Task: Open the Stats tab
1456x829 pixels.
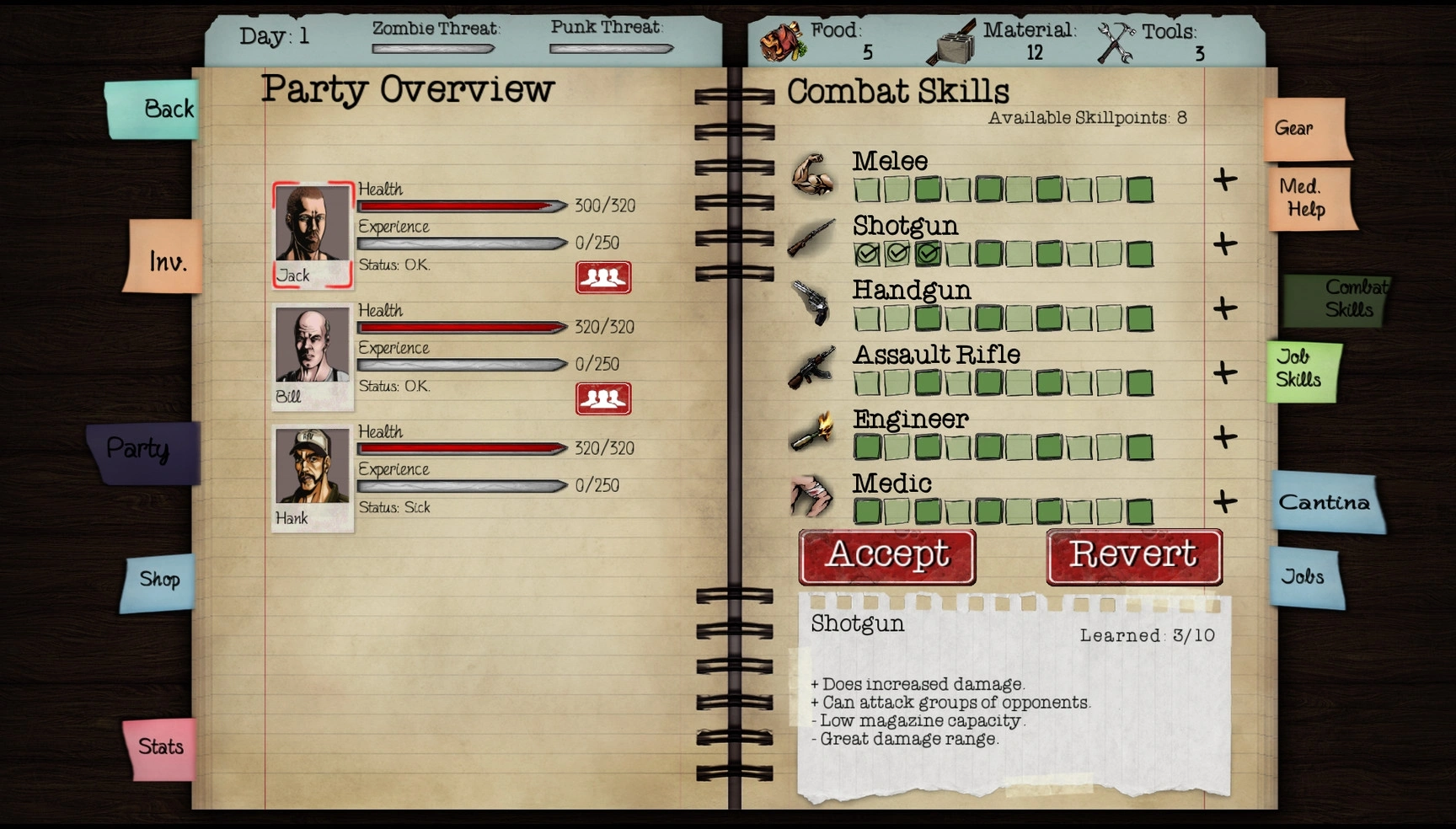Action: click(160, 747)
